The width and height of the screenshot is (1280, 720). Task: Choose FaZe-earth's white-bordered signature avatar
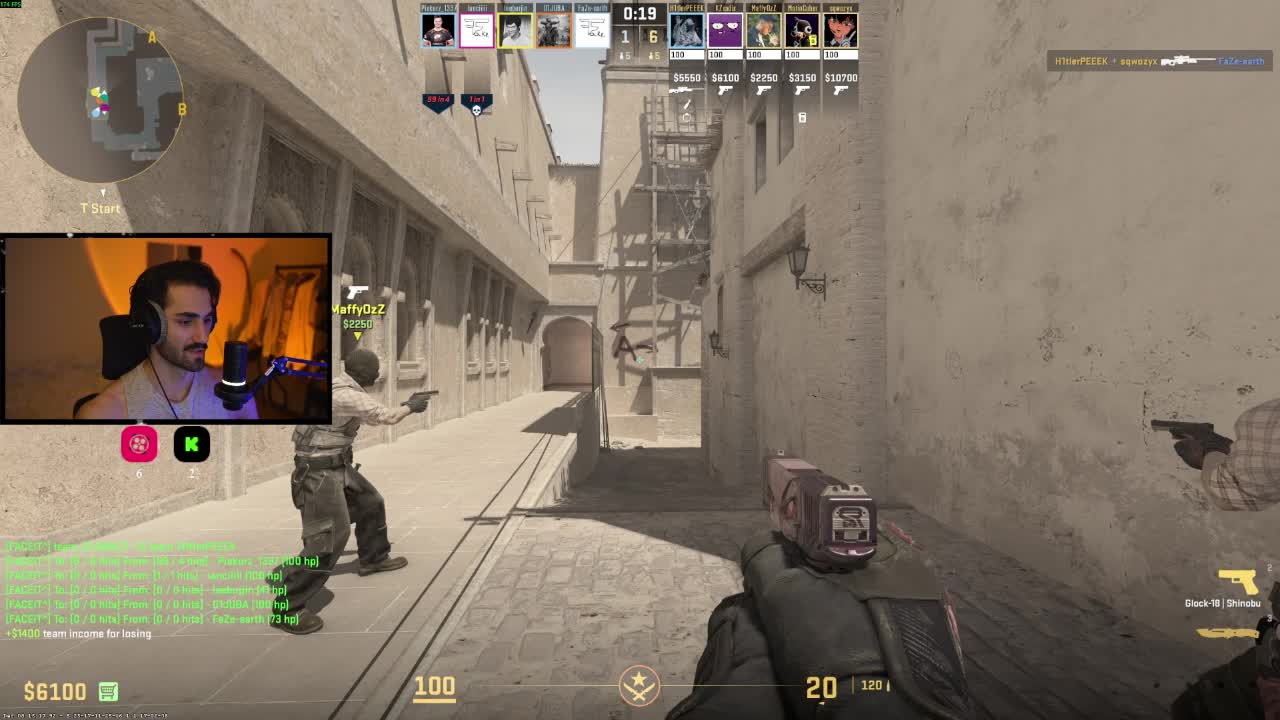pos(591,31)
